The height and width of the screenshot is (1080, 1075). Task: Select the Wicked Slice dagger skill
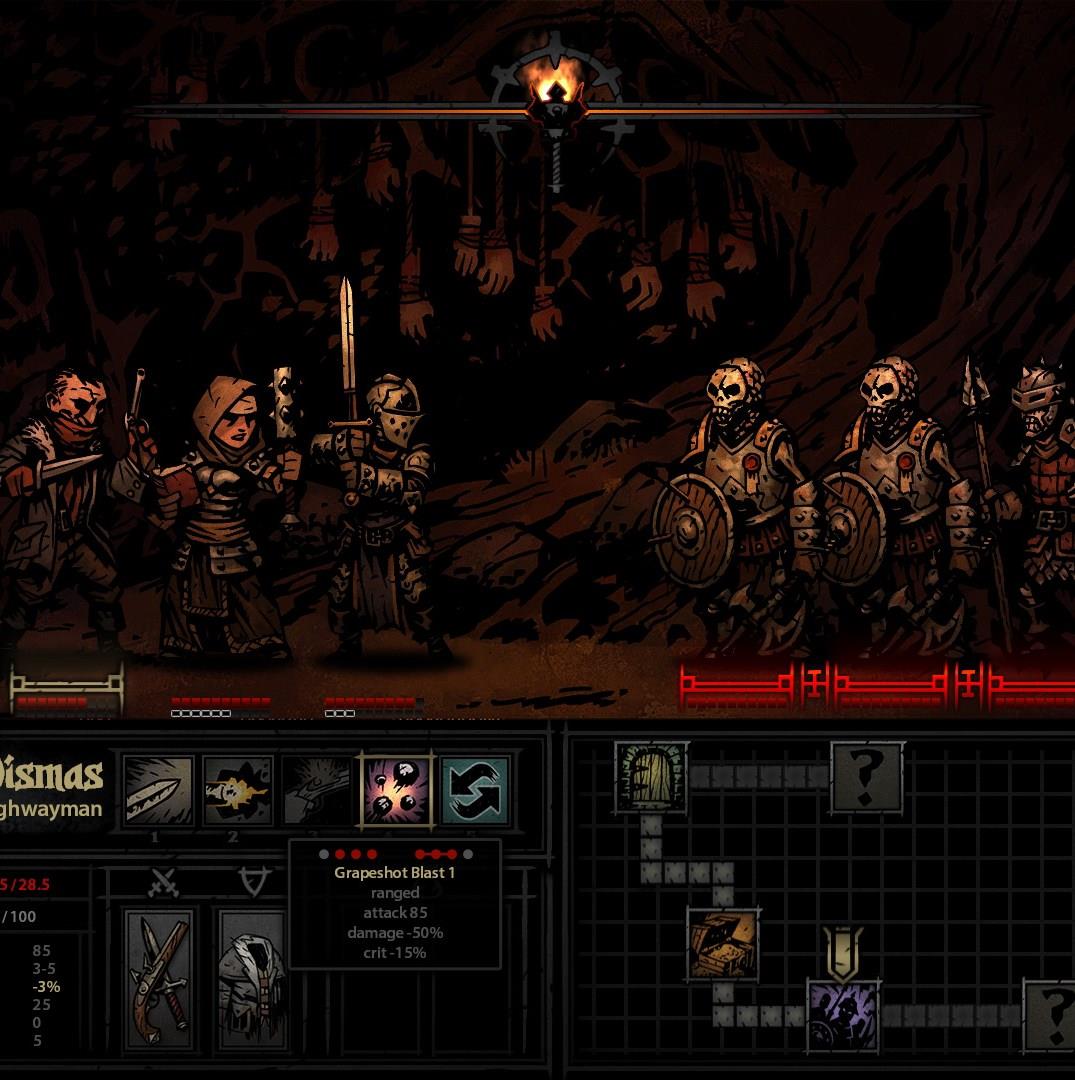[158, 789]
